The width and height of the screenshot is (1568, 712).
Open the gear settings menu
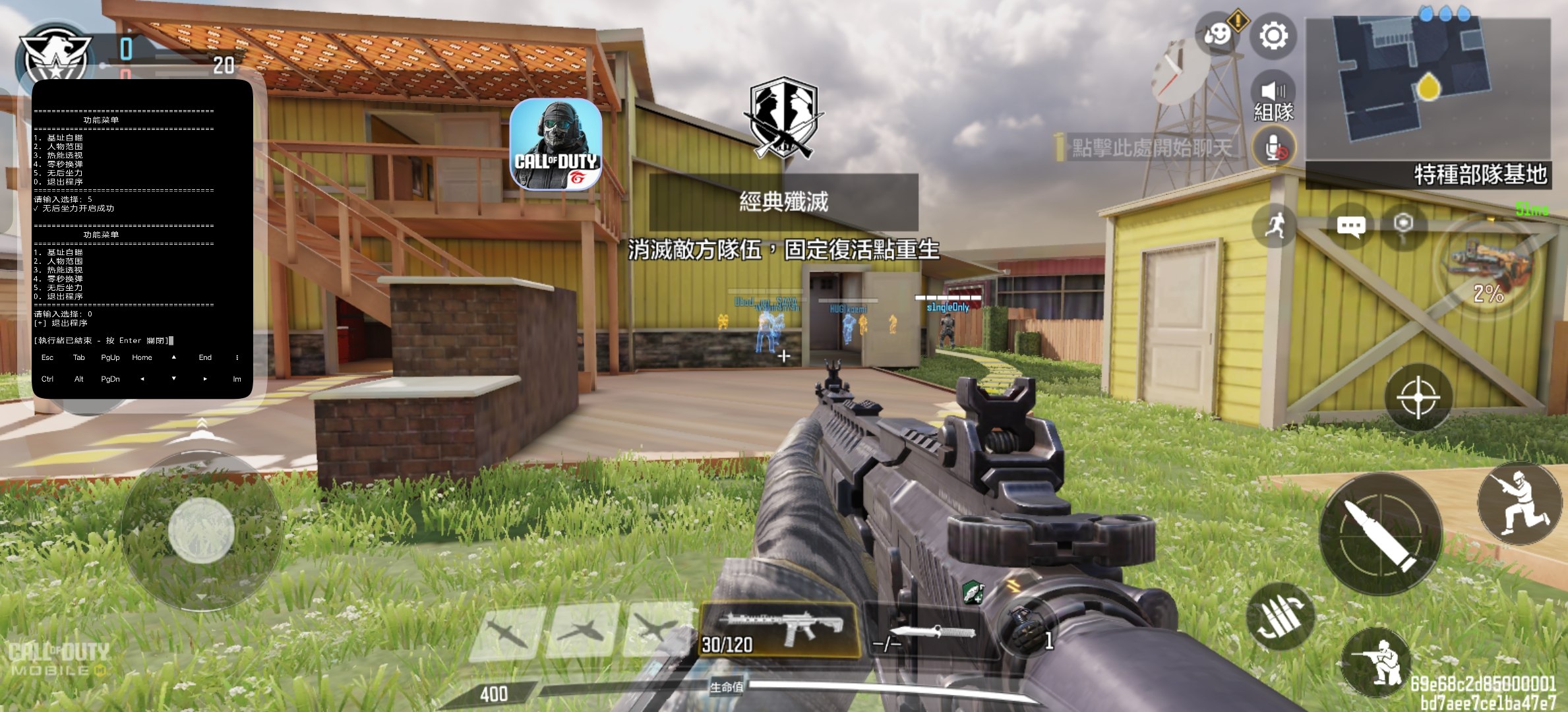click(1273, 36)
